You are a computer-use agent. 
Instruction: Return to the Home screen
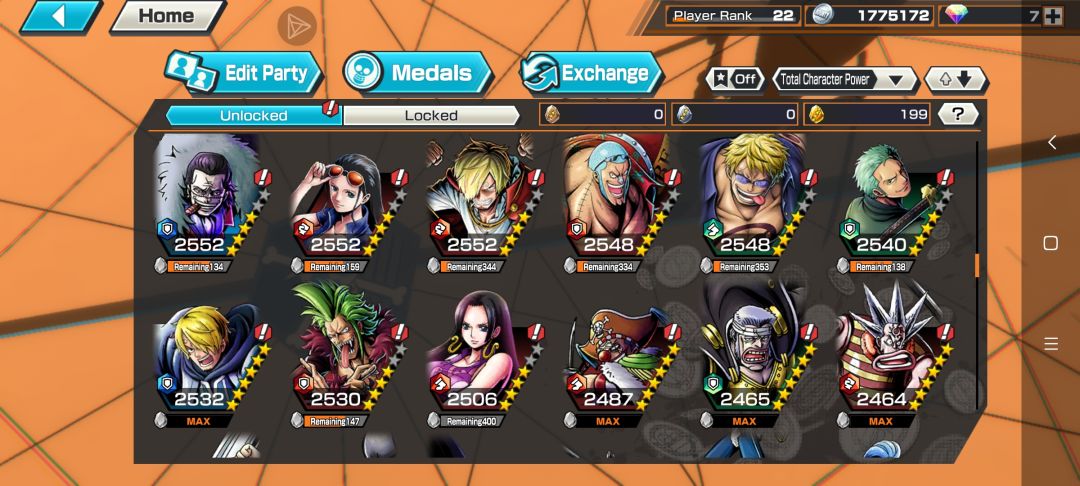coord(167,16)
